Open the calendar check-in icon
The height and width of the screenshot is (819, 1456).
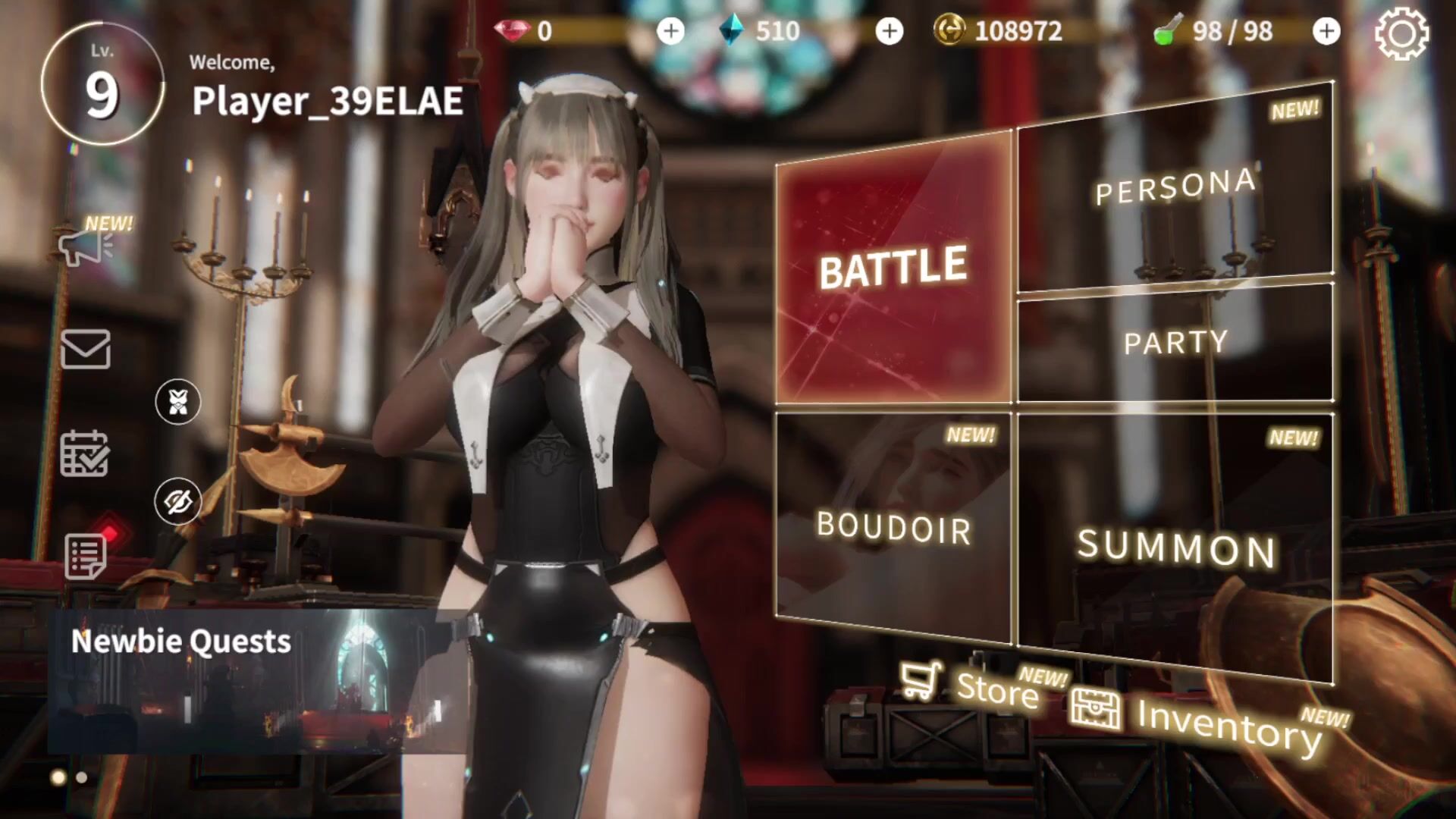pyautogui.click(x=85, y=453)
